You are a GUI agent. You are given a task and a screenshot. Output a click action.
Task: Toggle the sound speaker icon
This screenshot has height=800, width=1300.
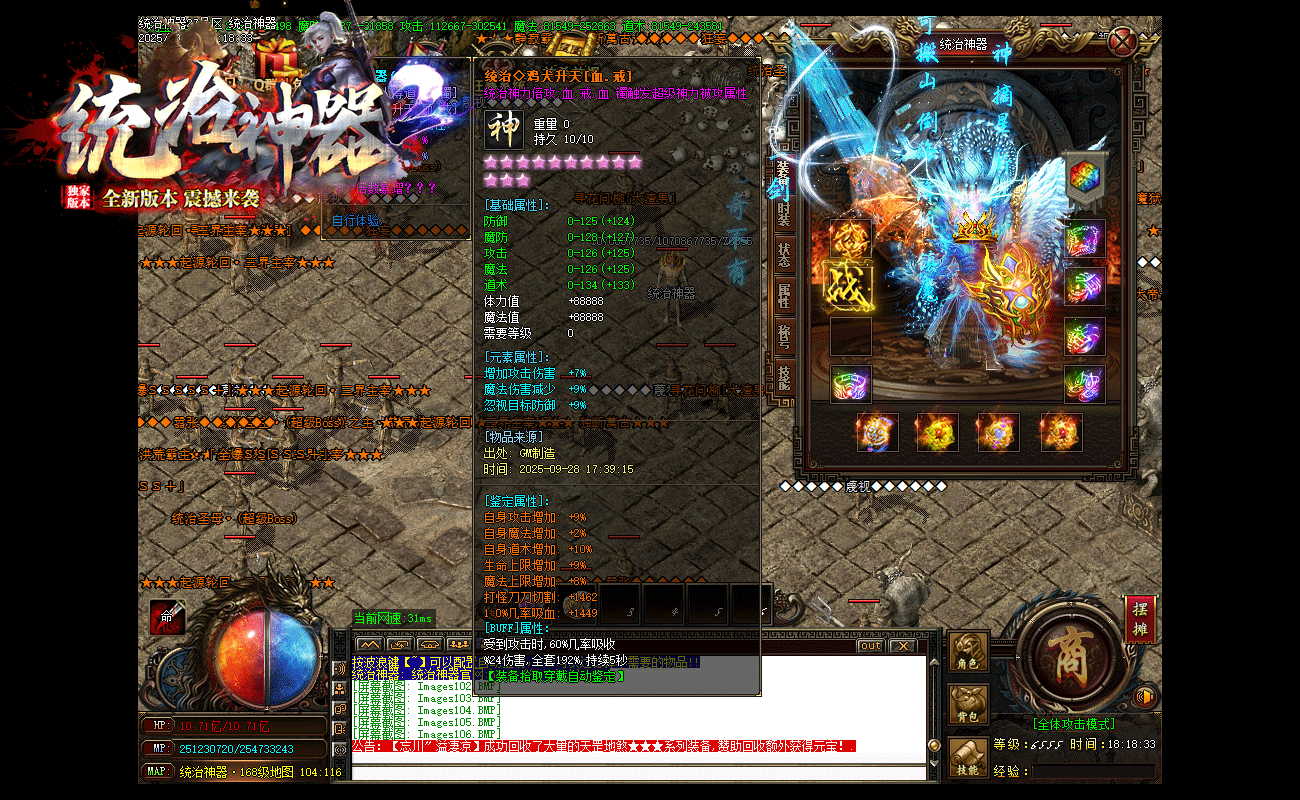click(1146, 696)
